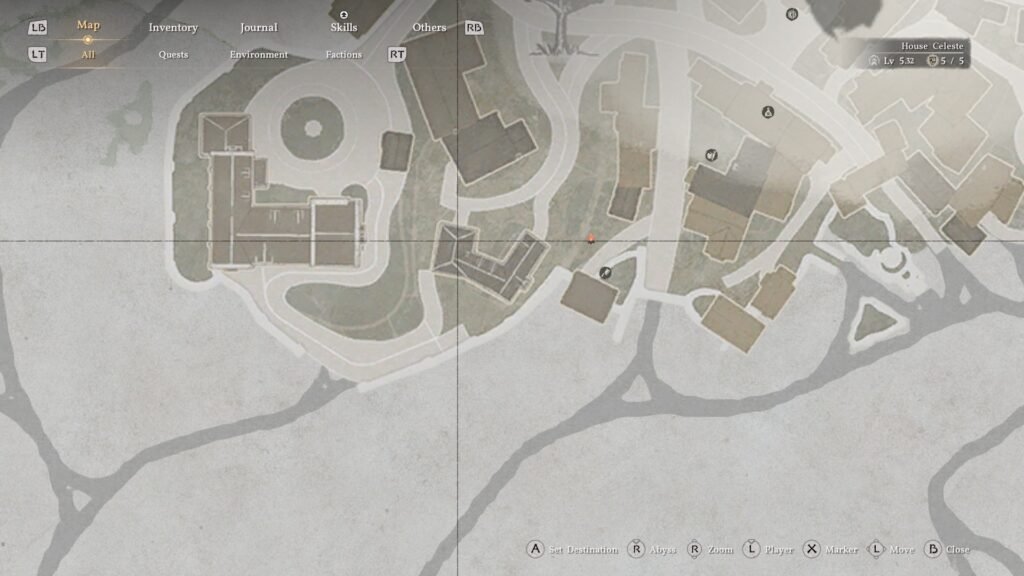
Task: Switch to the Inventory tab
Action: [x=173, y=28]
